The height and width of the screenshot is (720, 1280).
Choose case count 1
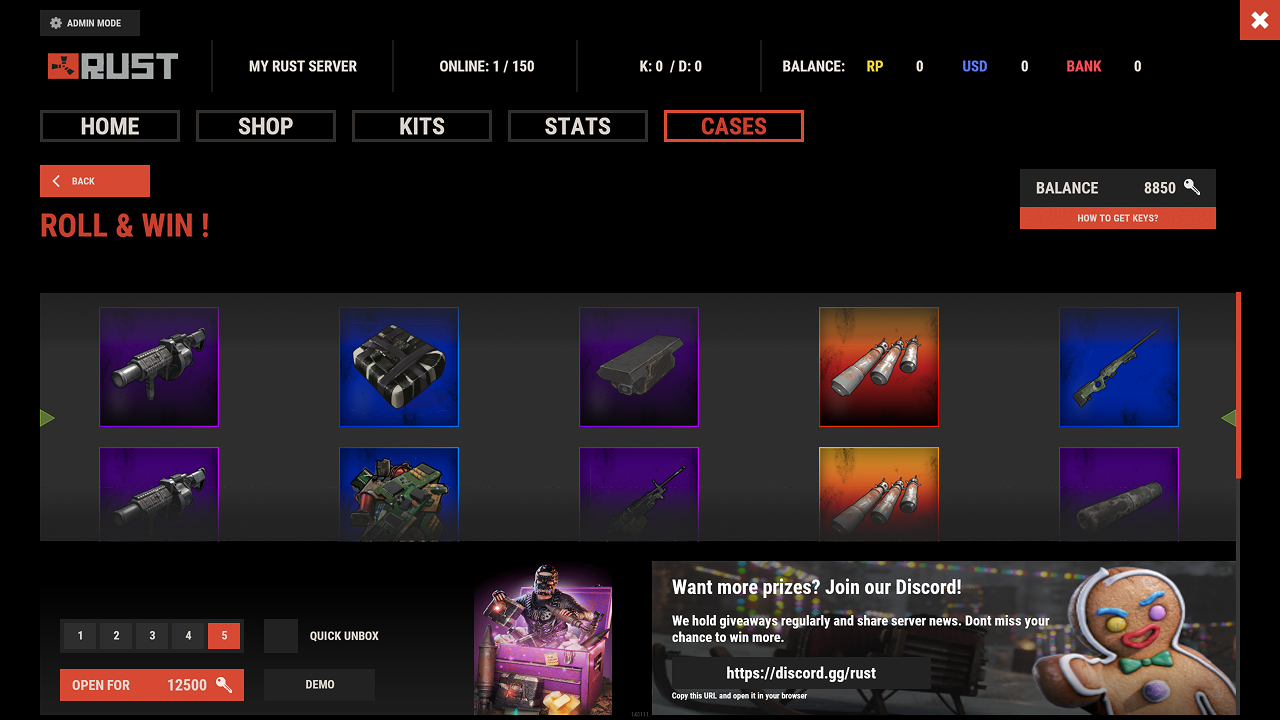[x=80, y=636]
